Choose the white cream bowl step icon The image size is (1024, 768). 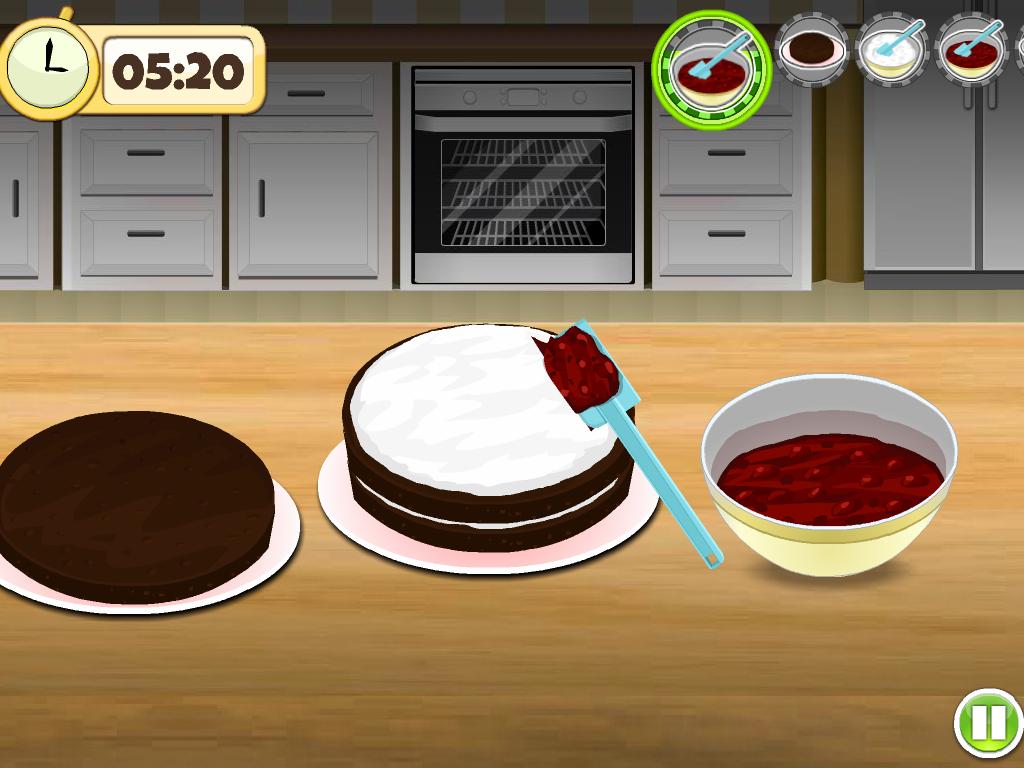pyautogui.click(x=892, y=50)
